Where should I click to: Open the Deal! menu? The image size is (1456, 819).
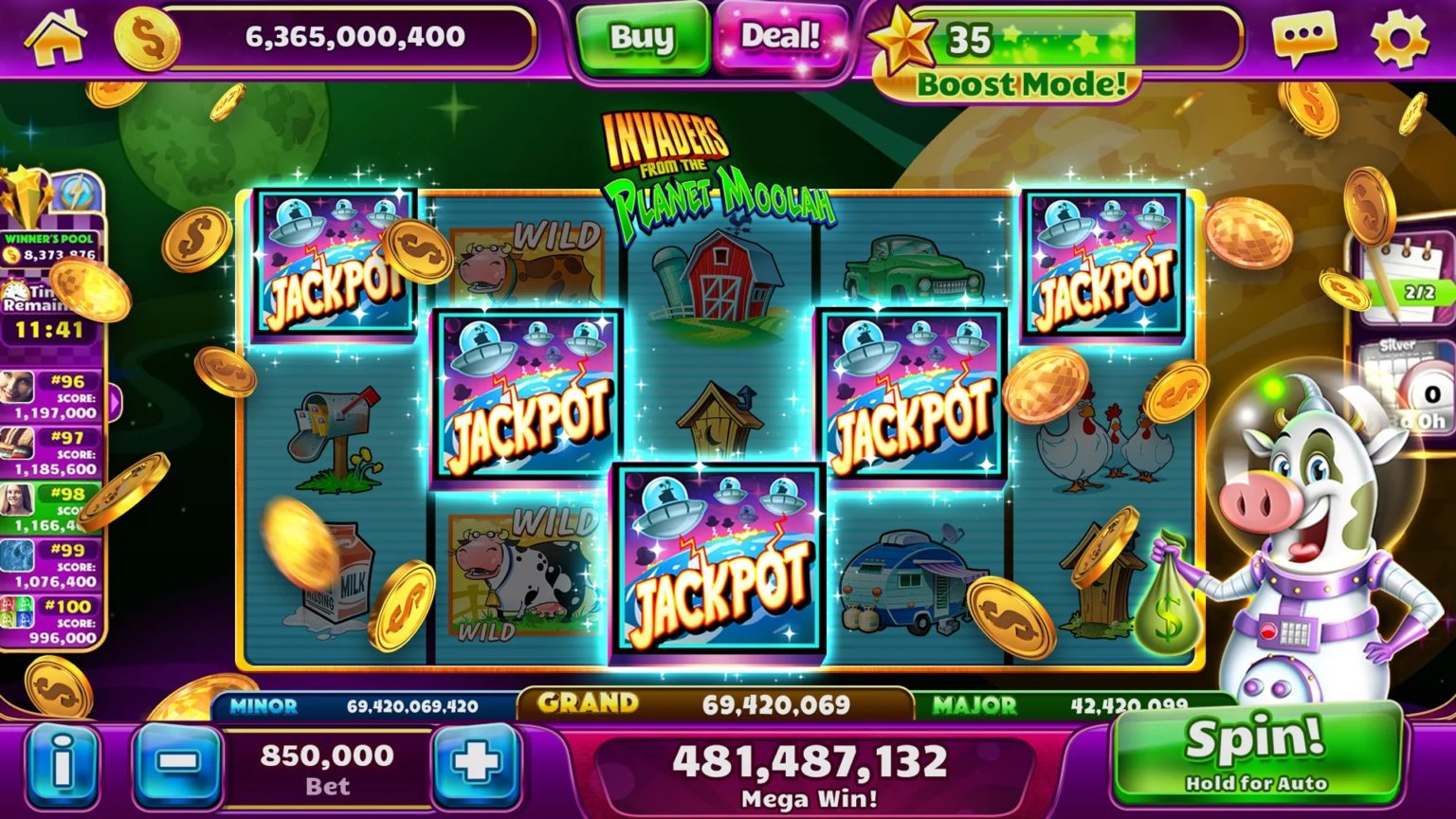[x=782, y=40]
